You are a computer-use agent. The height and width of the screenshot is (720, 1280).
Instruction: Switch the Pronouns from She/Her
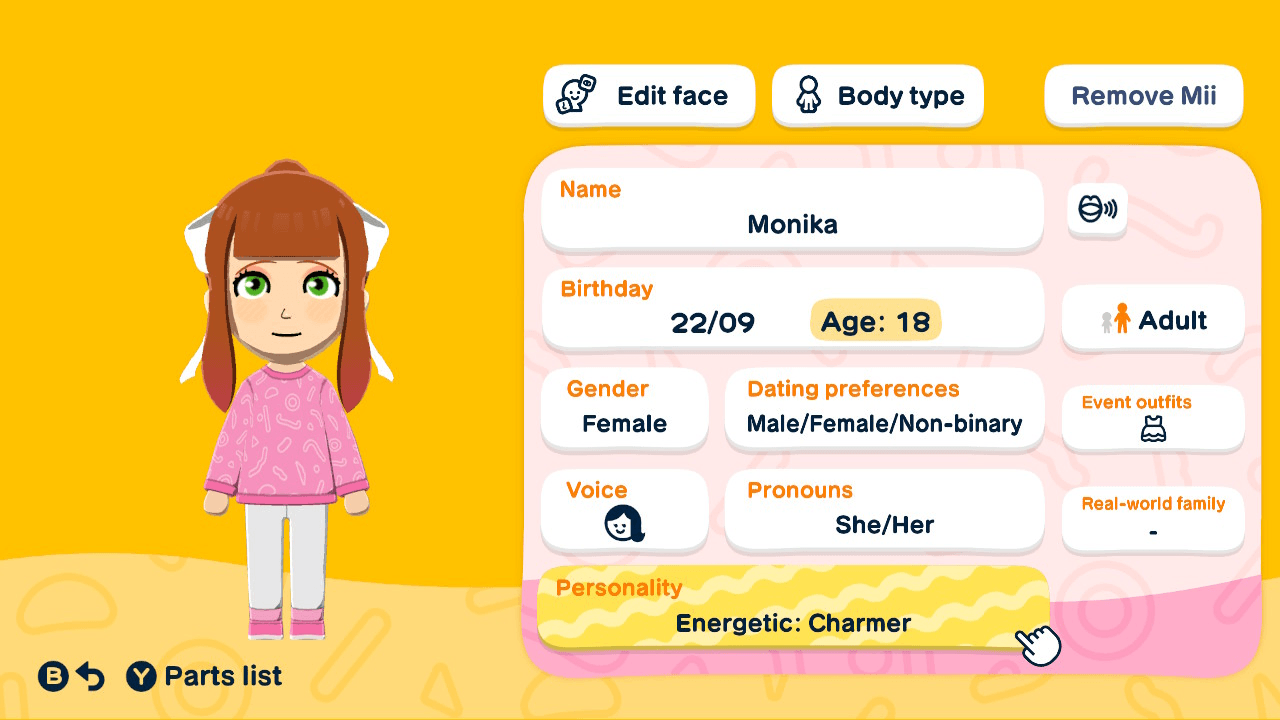click(x=884, y=510)
